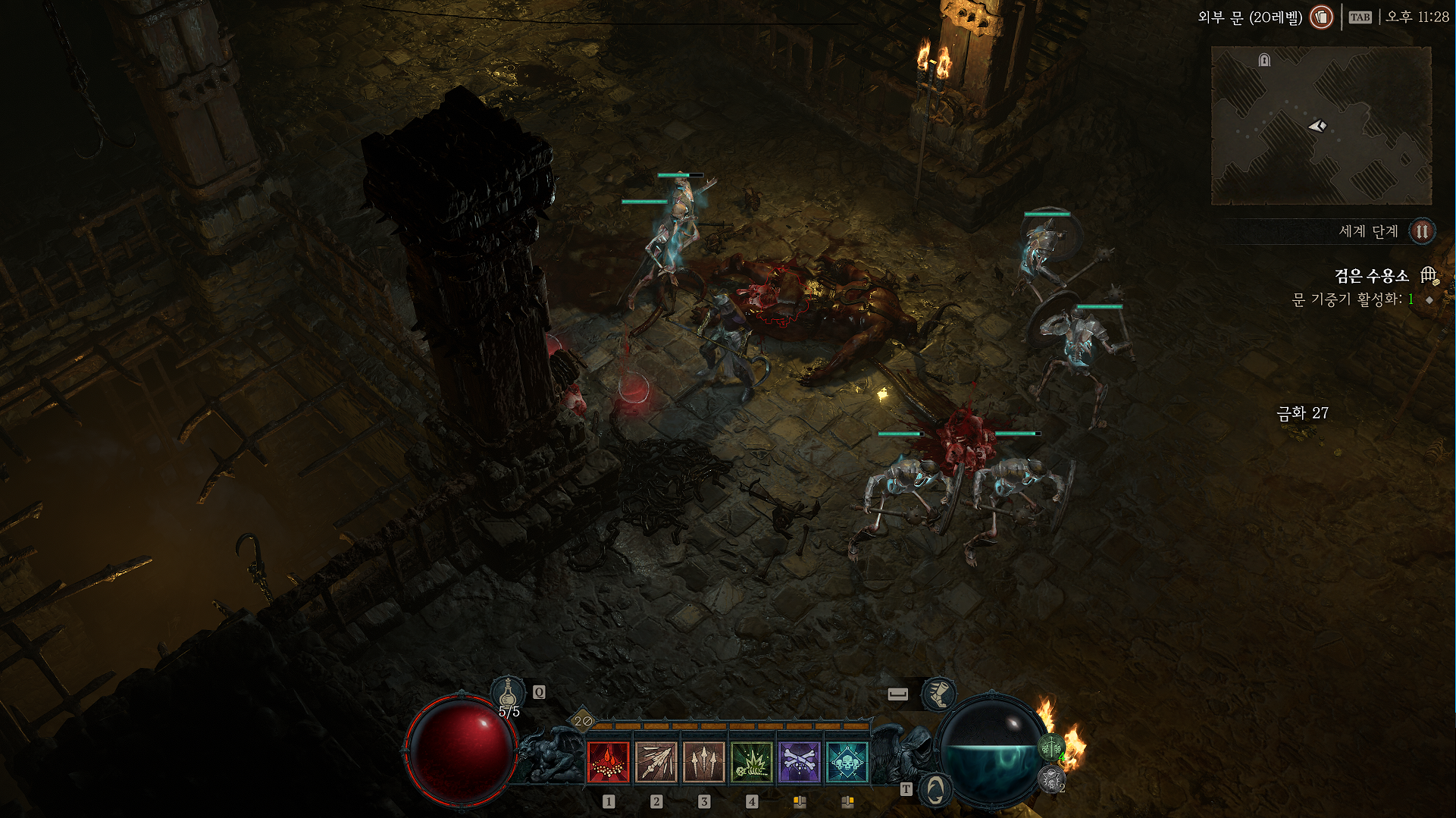This screenshot has height=818, width=1456.
Task: Open the town portal swirl icon
Action: pos(935,790)
